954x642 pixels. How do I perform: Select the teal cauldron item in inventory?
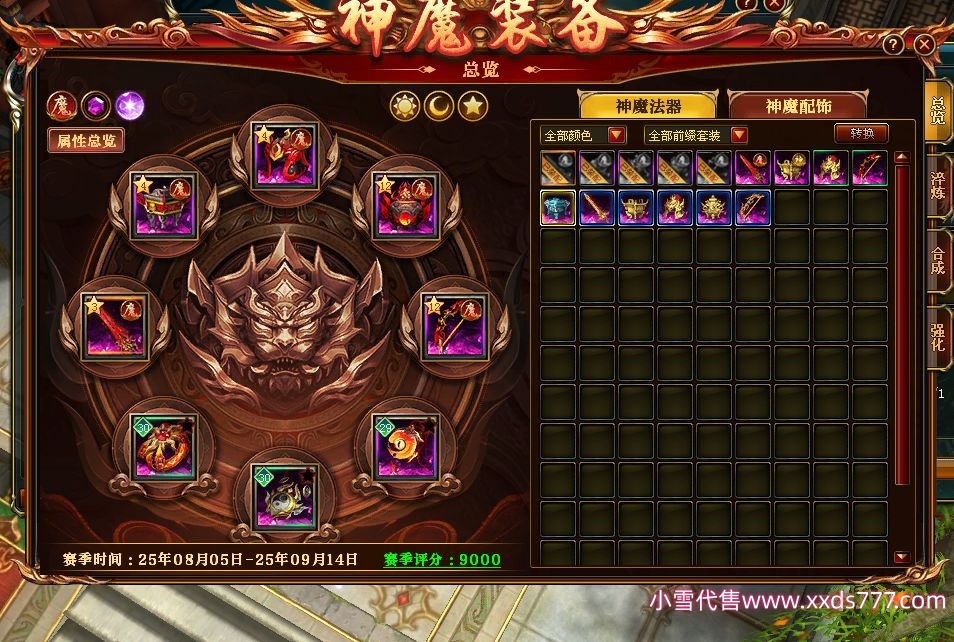pyautogui.click(x=558, y=207)
